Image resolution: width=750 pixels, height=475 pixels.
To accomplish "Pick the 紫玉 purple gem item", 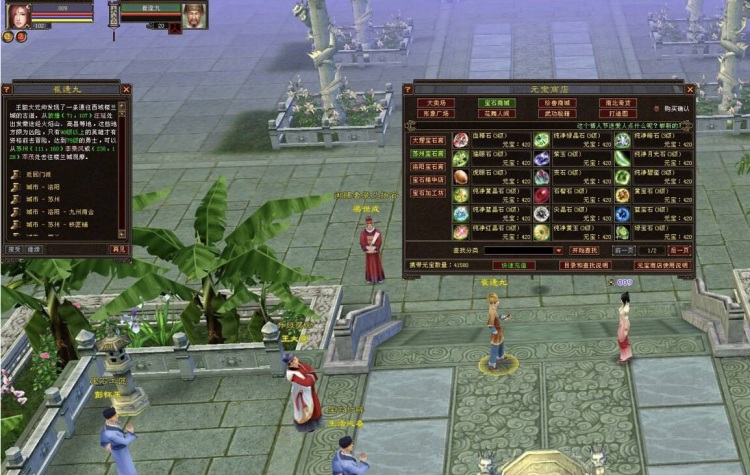I will tap(541, 159).
